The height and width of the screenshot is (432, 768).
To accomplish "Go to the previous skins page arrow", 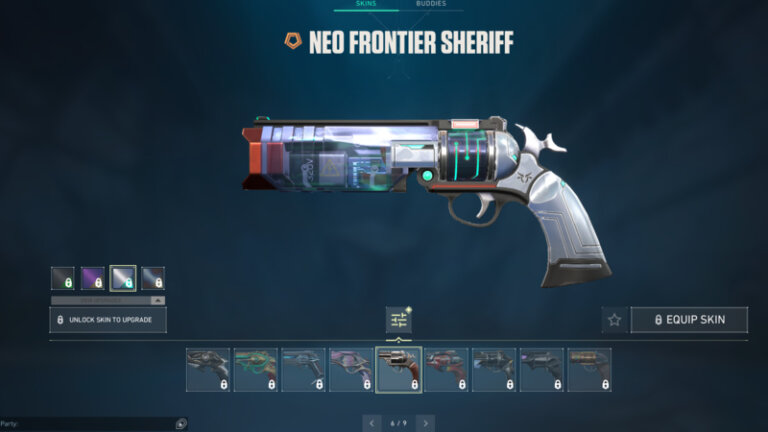I will (372, 424).
